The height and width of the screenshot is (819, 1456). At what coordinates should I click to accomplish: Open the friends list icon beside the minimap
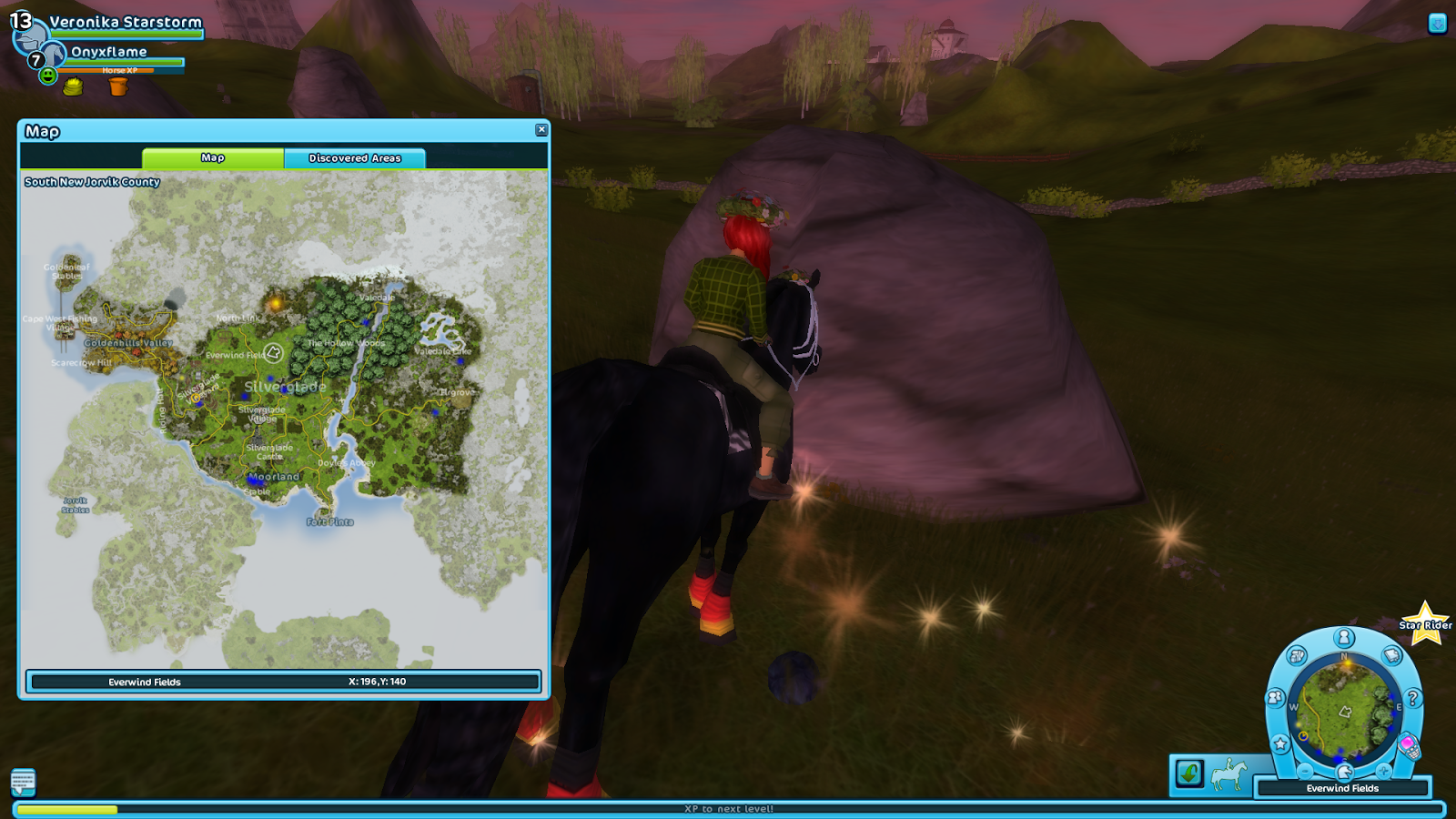point(1274,697)
